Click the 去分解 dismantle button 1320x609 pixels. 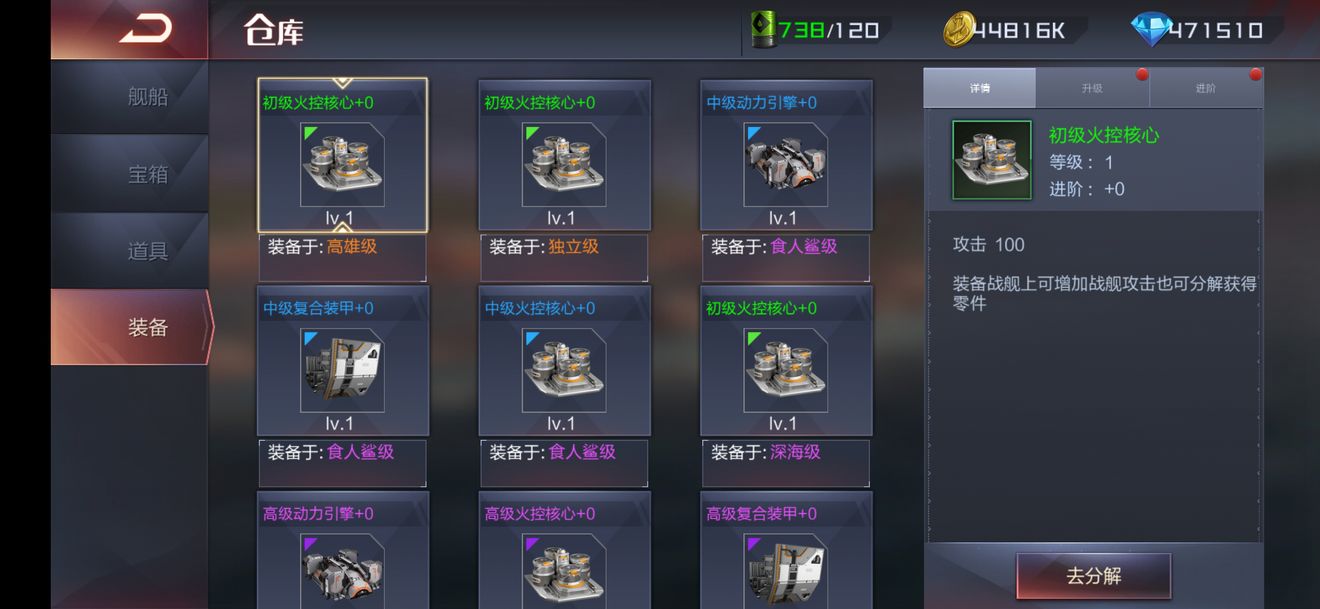tap(1093, 577)
